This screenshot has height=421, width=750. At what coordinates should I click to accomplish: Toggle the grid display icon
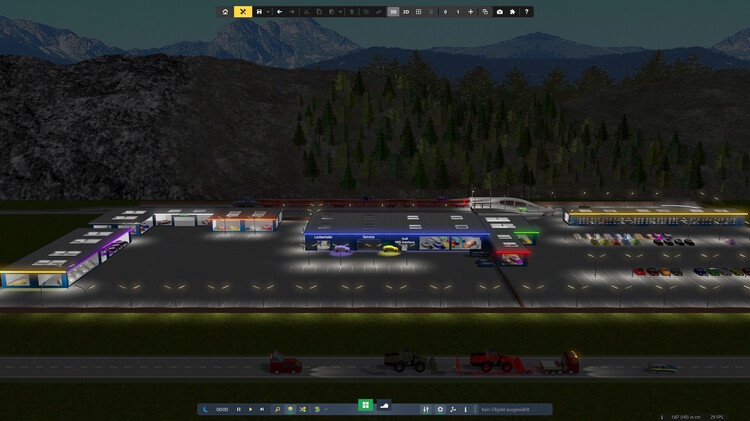point(419,12)
